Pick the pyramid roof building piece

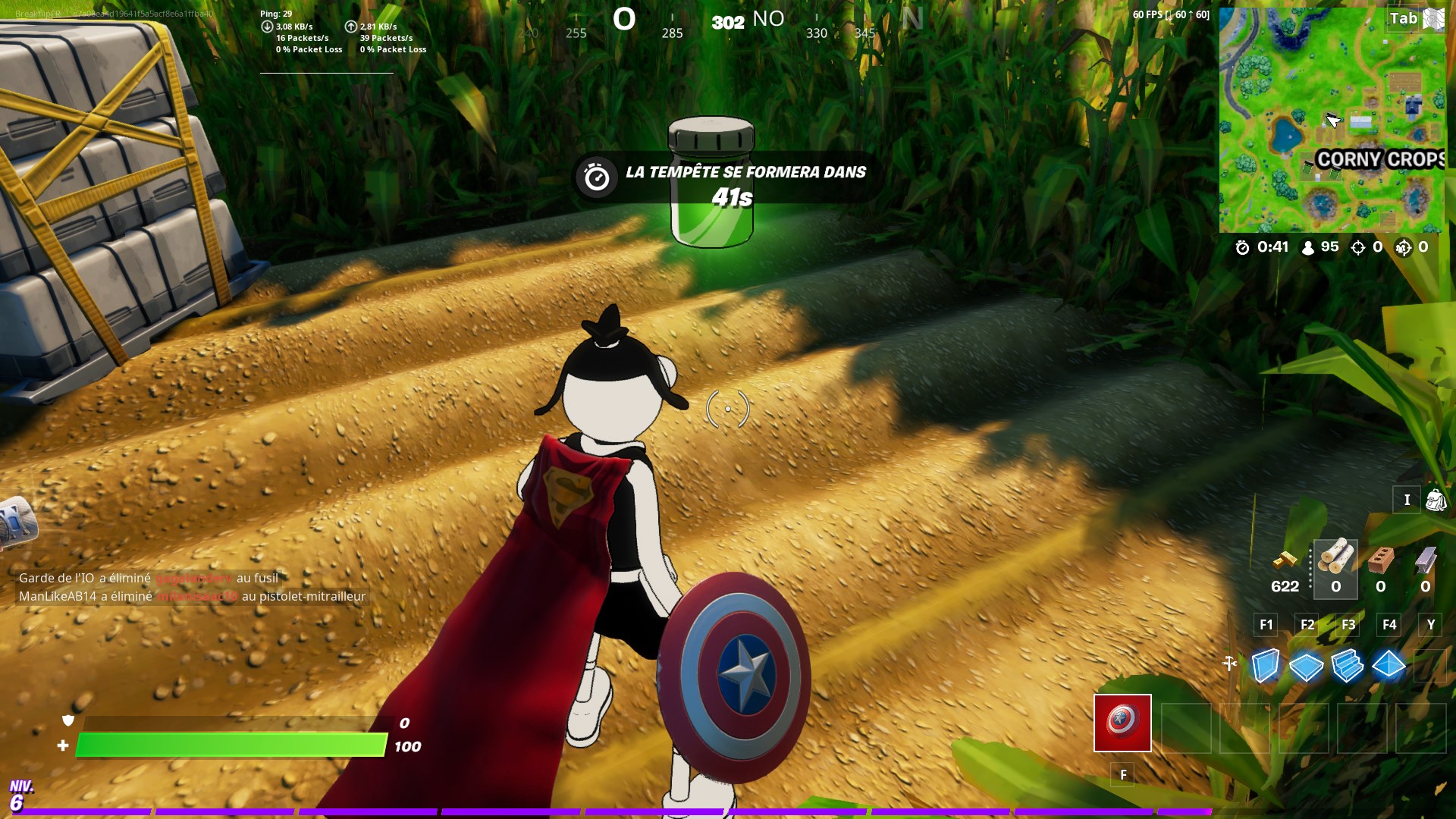1389,666
